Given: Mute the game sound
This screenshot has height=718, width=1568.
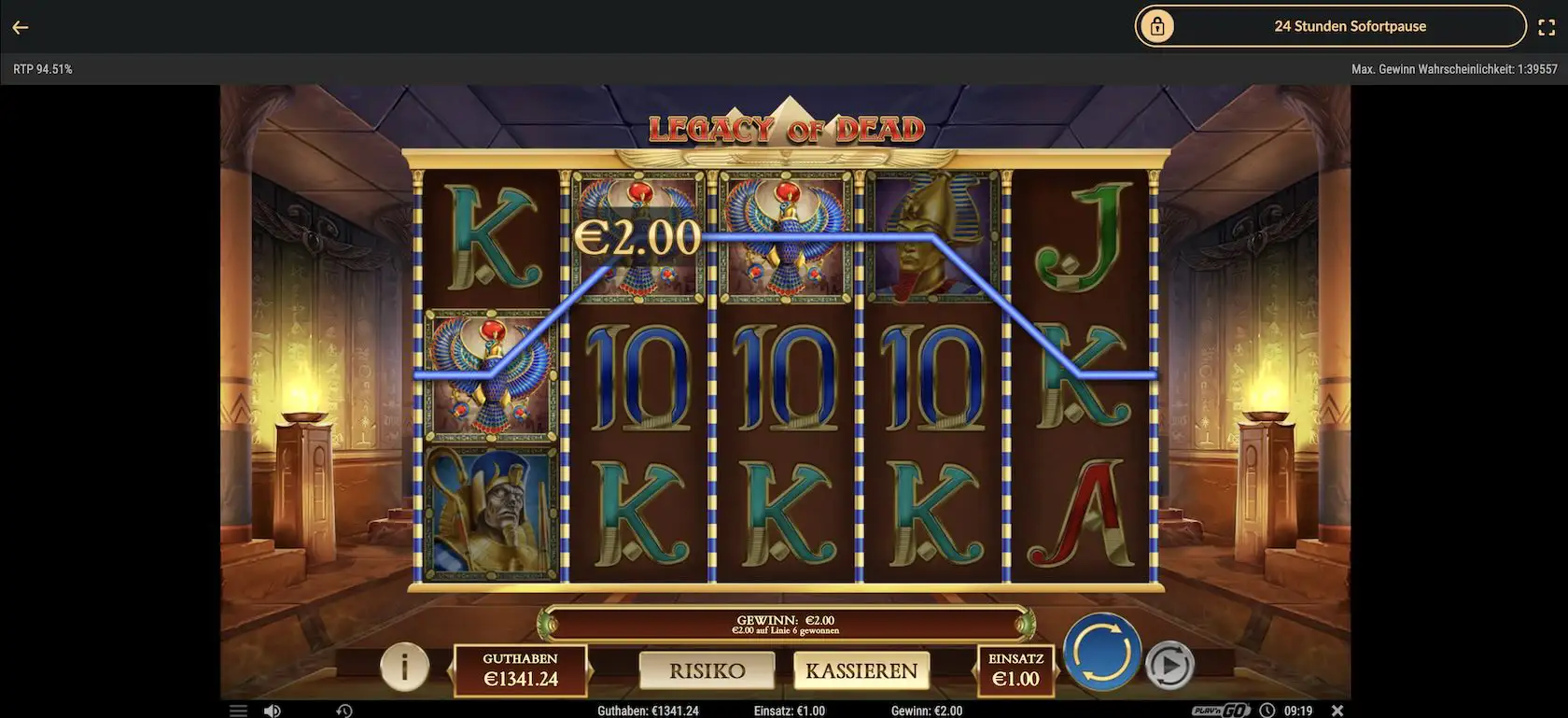Looking at the screenshot, I should (272, 711).
